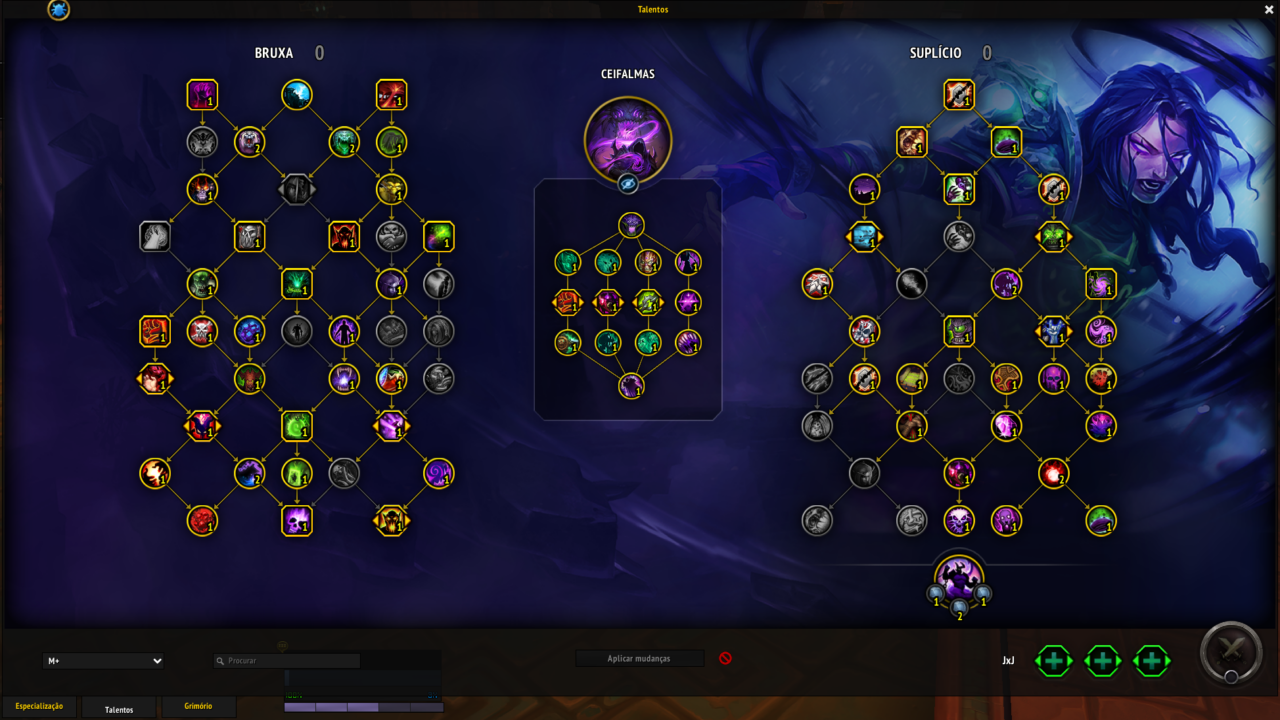Screen dimensions: 1280x720
Task: Open the M+ loadout dropdown
Action: pos(103,661)
